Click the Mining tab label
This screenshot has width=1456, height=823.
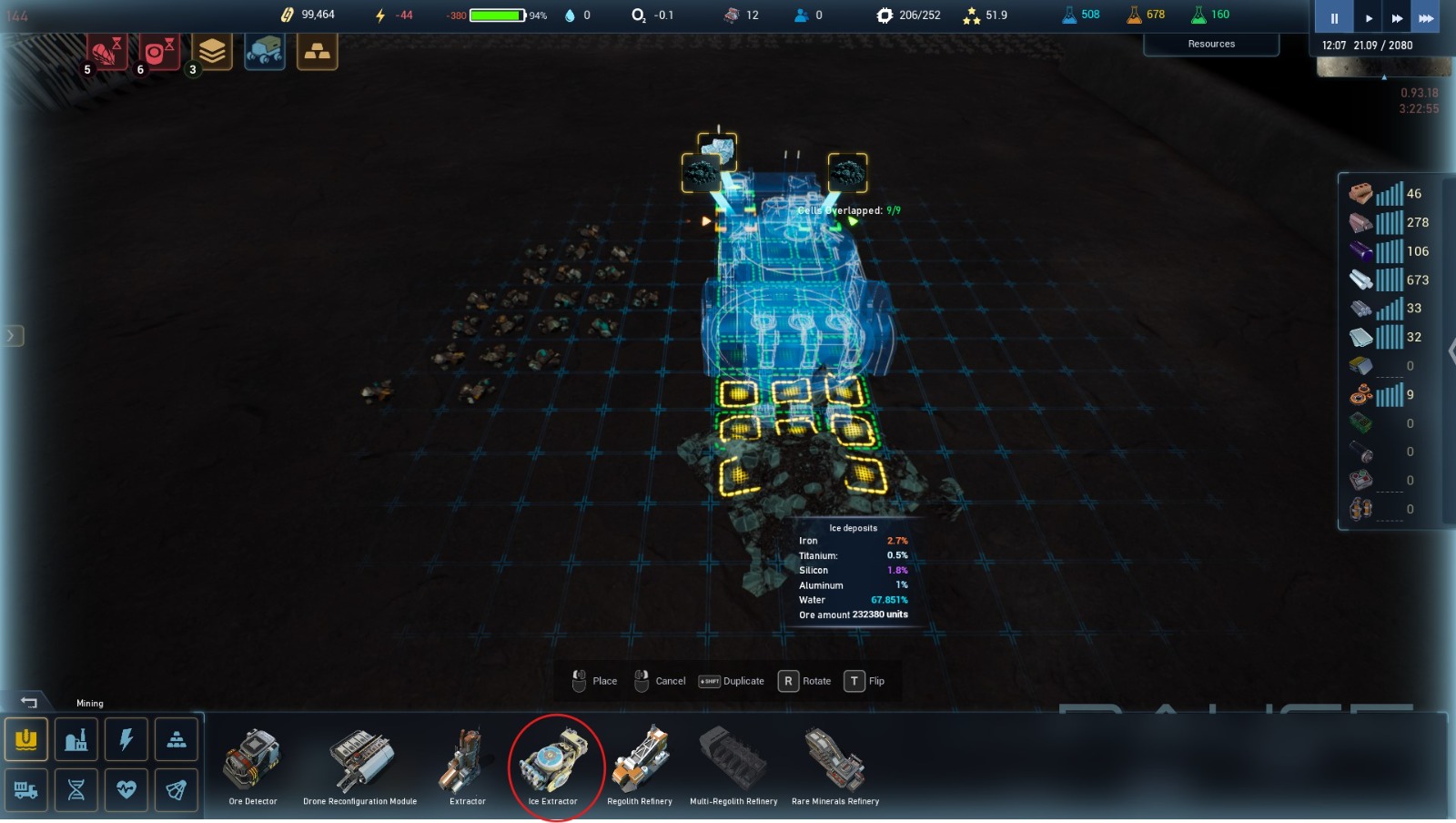(x=90, y=703)
